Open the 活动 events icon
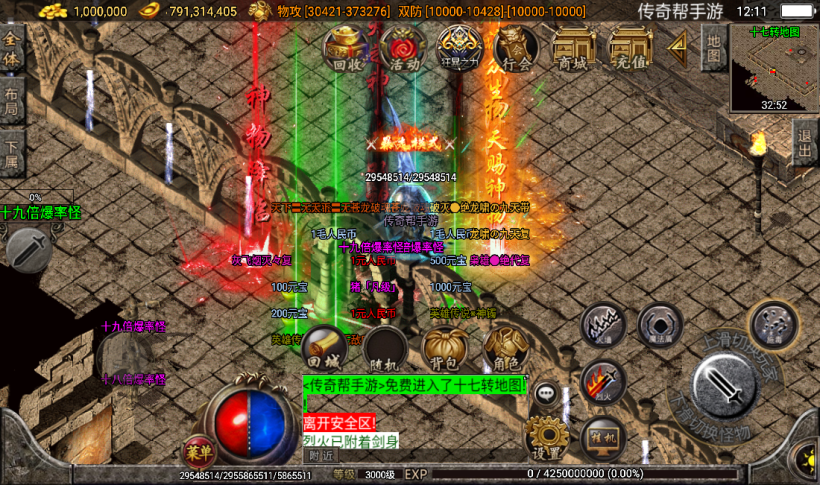The height and width of the screenshot is (485, 820). pos(404,47)
